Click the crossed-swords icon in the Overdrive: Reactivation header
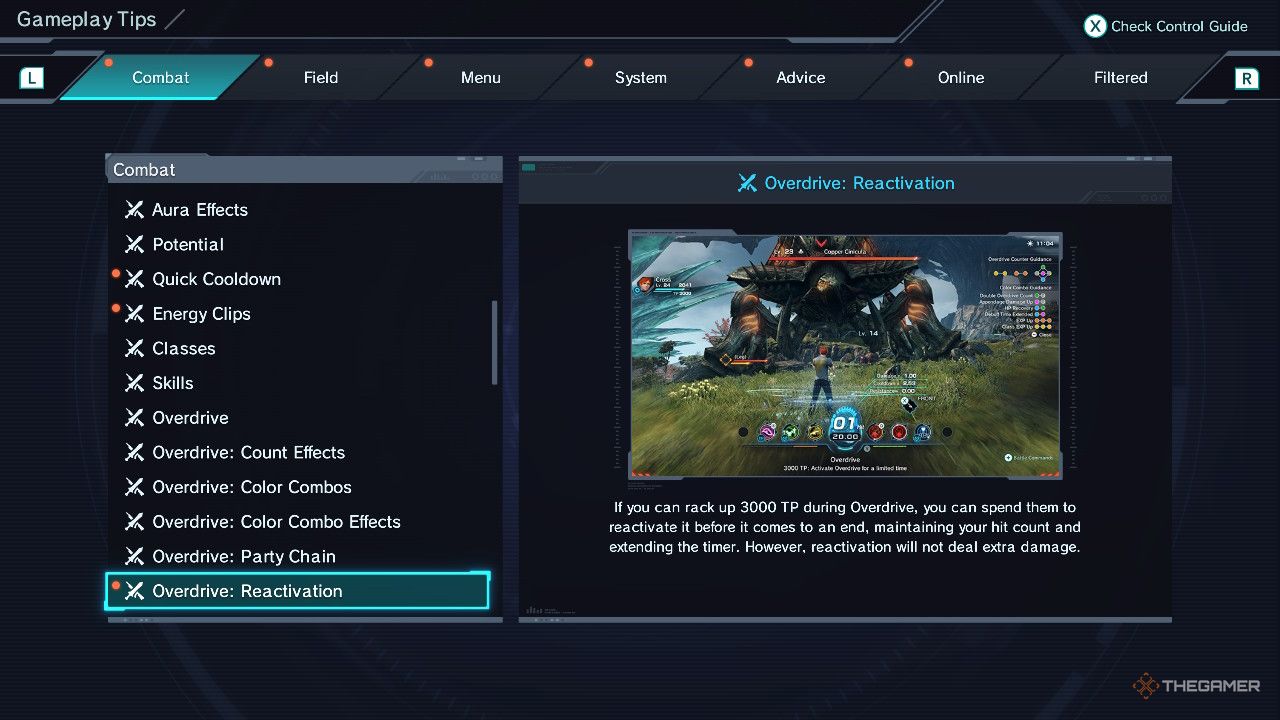This screenshot has width=1280, height=720. coord(747,183)
